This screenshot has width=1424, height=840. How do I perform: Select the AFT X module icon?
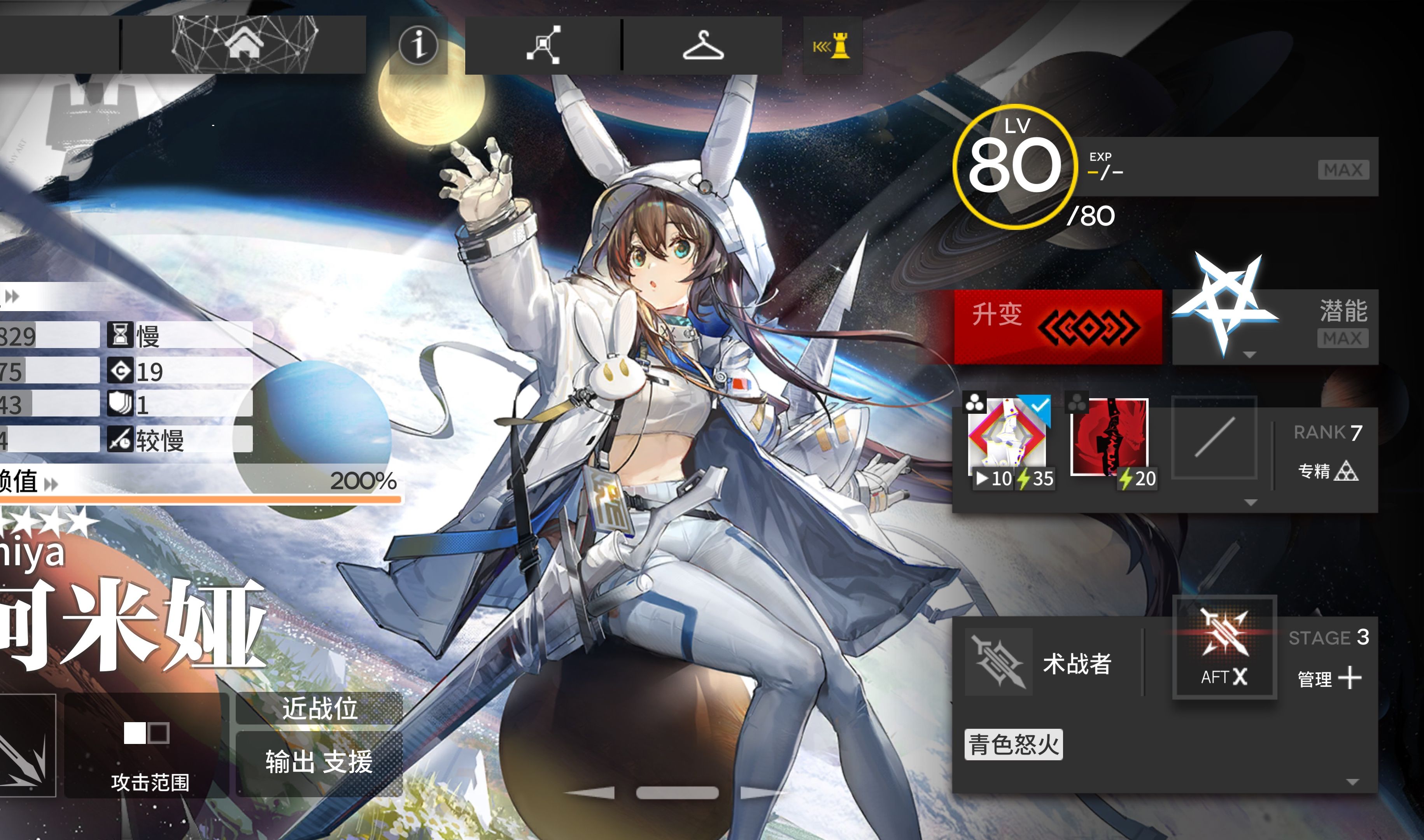point(1224,647)
